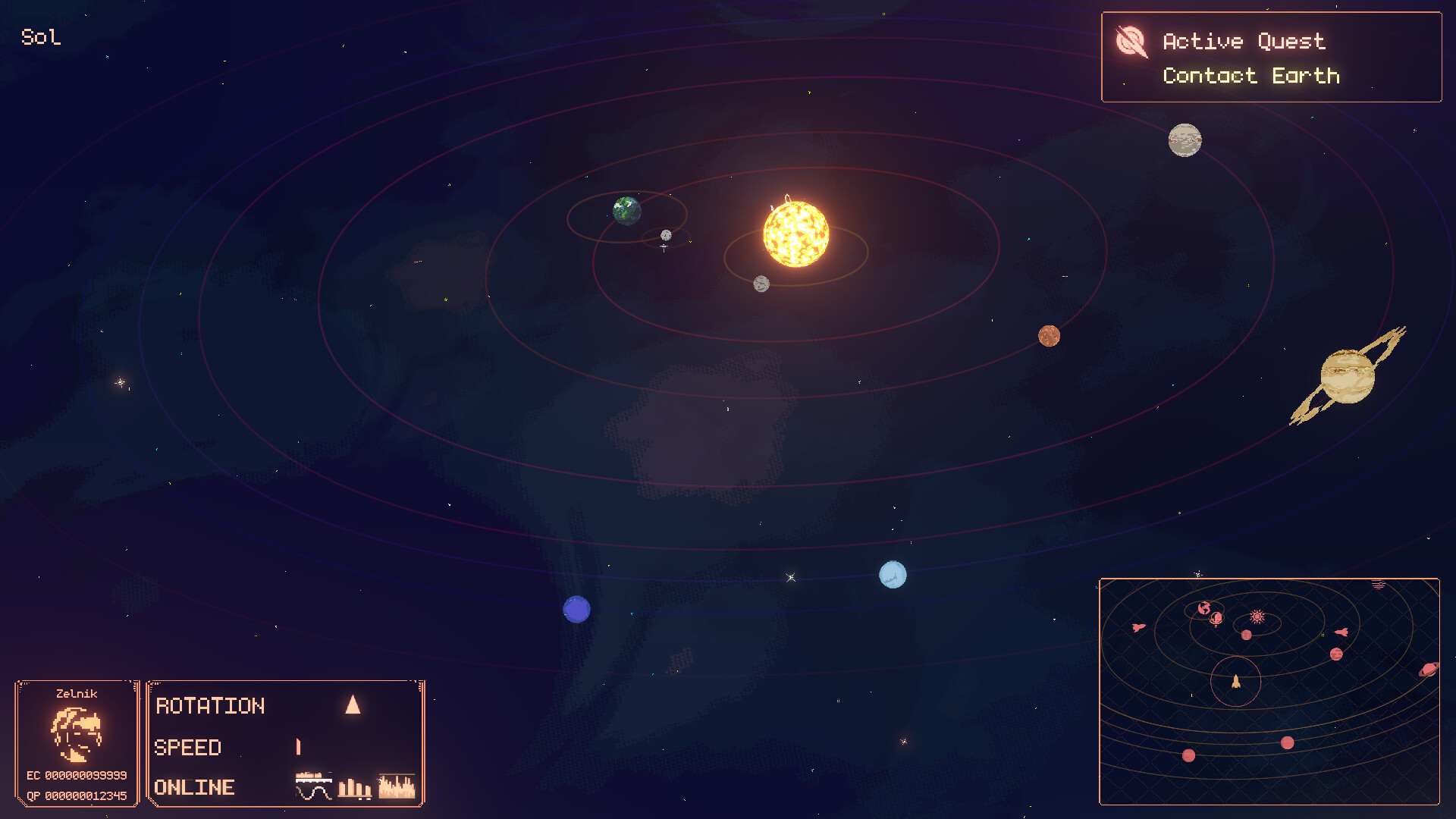Toggle the Sun marker on the minimap
The image size is (1456, 819).
coord(1258,617)
